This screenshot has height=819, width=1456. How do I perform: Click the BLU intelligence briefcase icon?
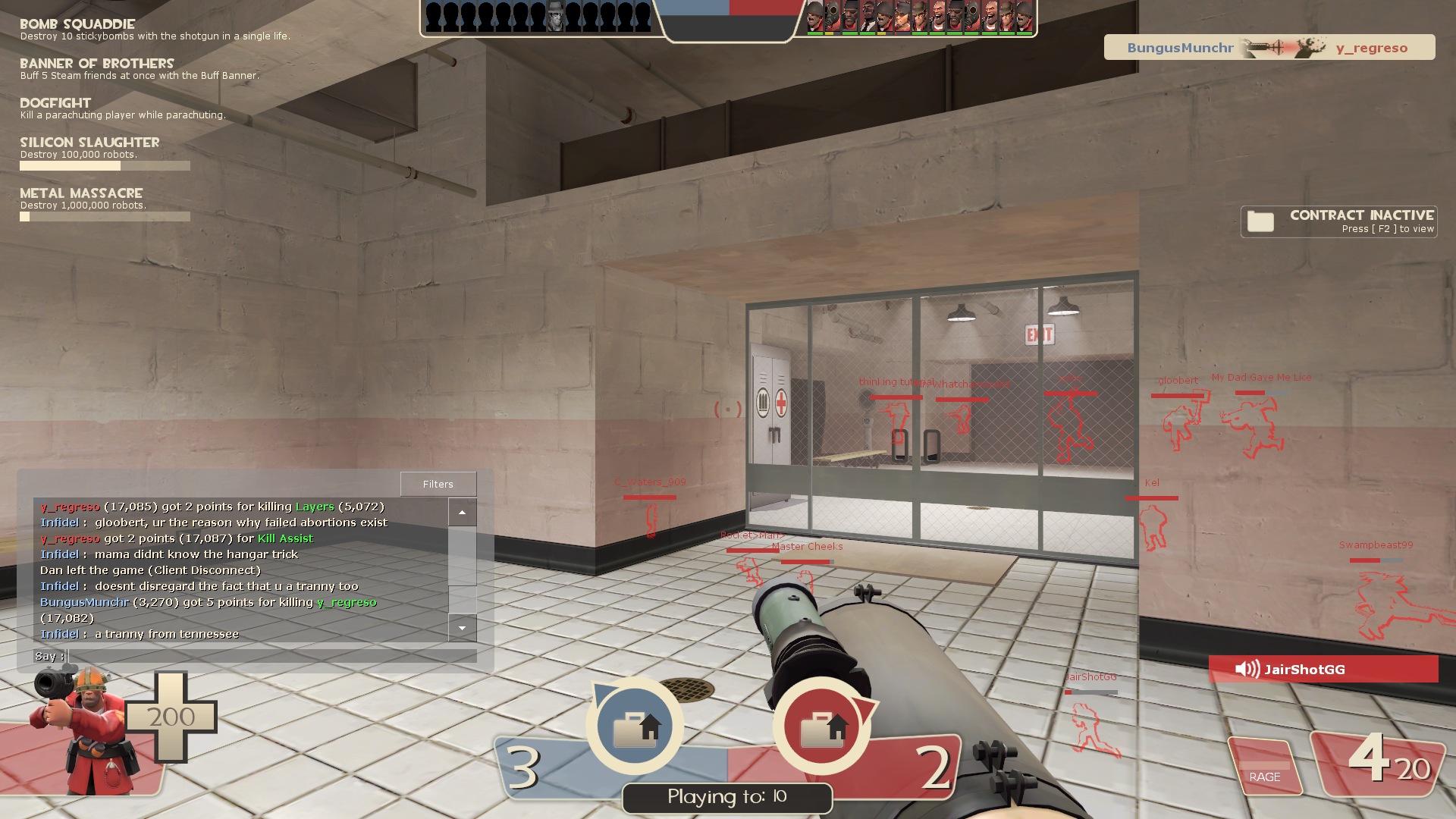(x=635, y=726)
